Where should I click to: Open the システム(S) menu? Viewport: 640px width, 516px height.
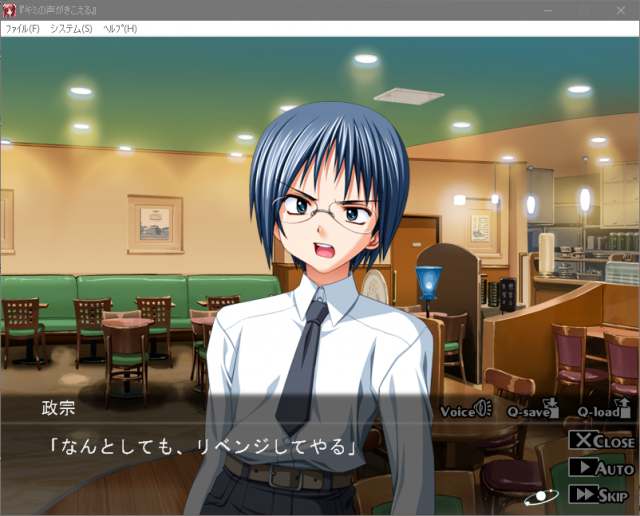point(71,28)
